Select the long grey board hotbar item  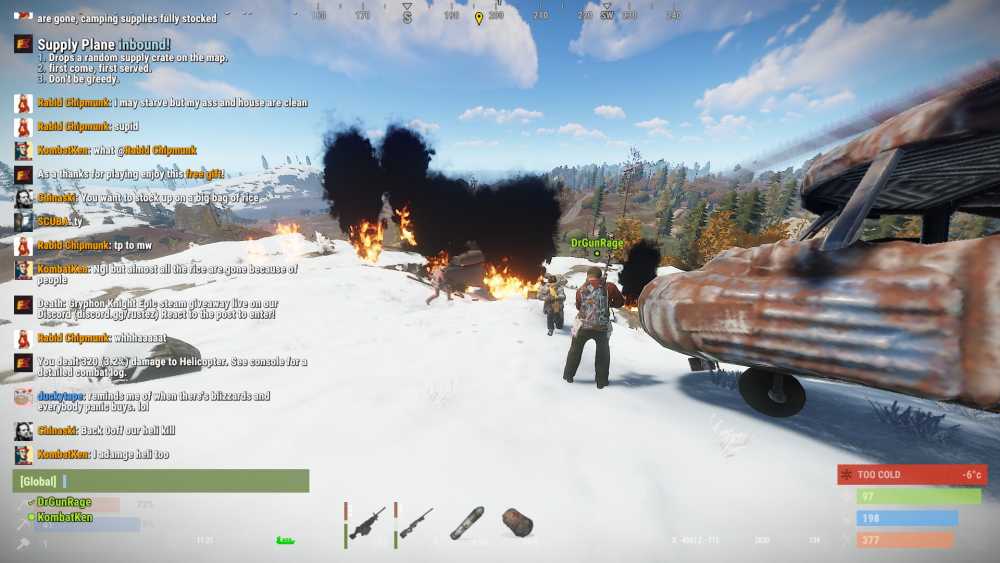pos(467,522)
